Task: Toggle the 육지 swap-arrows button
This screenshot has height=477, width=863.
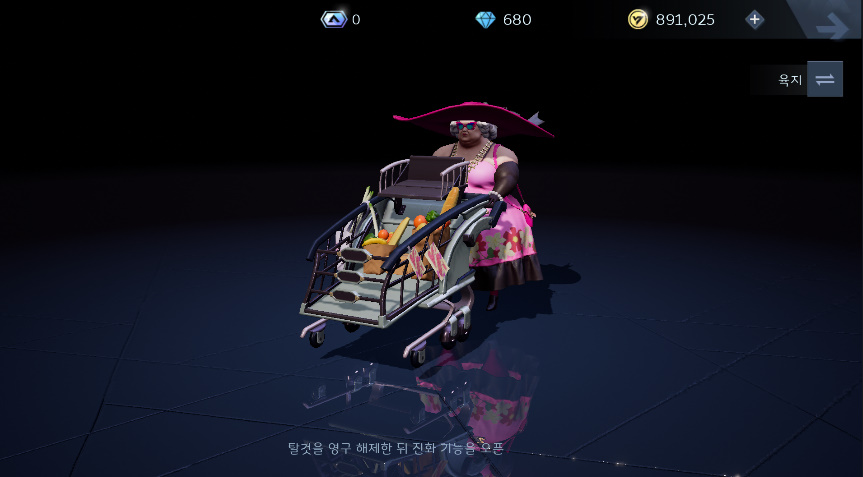Action: (824, 79)
